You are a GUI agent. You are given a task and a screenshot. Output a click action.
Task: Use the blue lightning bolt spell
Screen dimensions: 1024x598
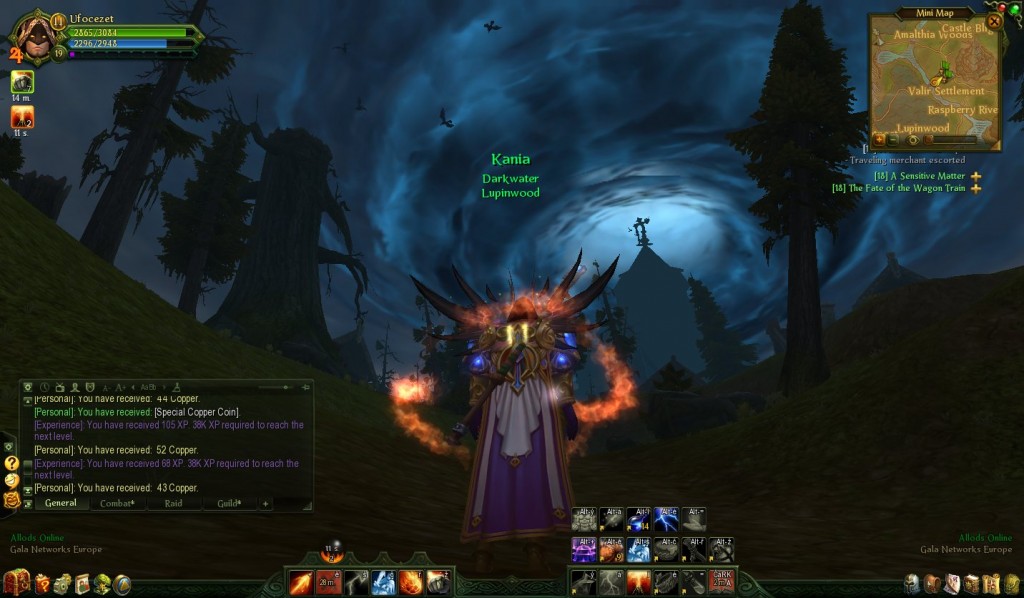[665, 519]
